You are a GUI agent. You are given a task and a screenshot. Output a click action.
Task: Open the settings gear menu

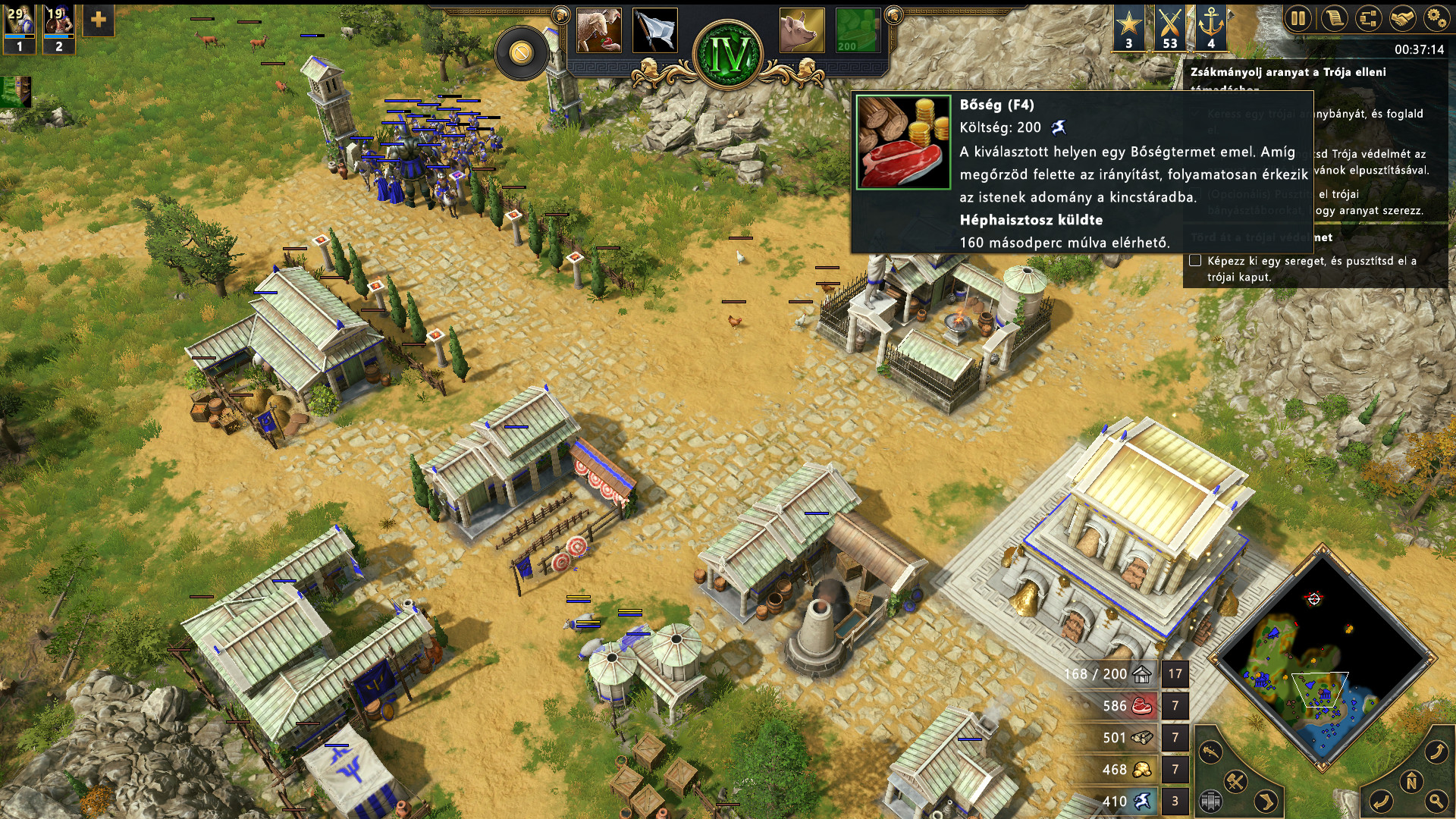1436,18
